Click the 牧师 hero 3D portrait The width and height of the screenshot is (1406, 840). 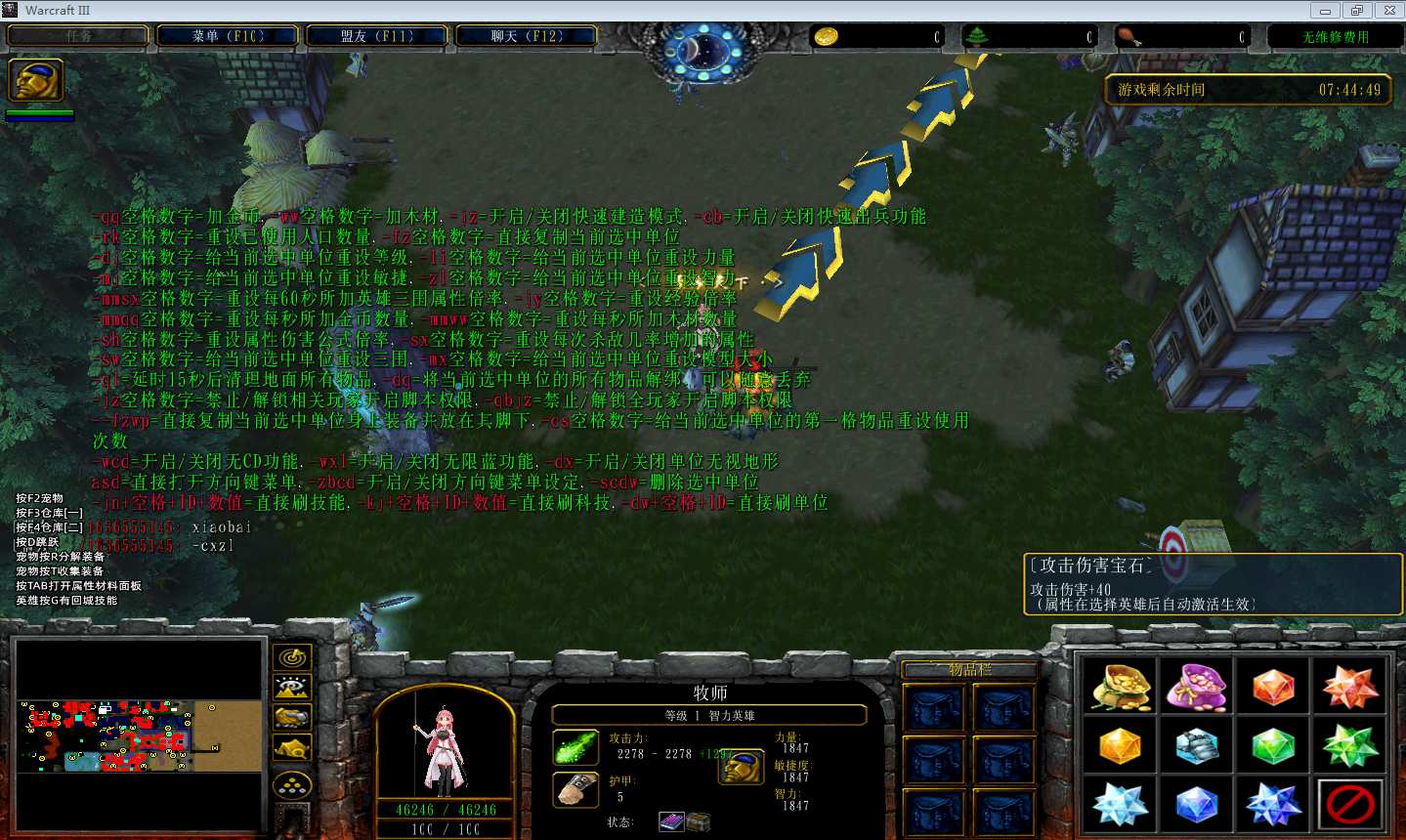[x=445, y=747]
